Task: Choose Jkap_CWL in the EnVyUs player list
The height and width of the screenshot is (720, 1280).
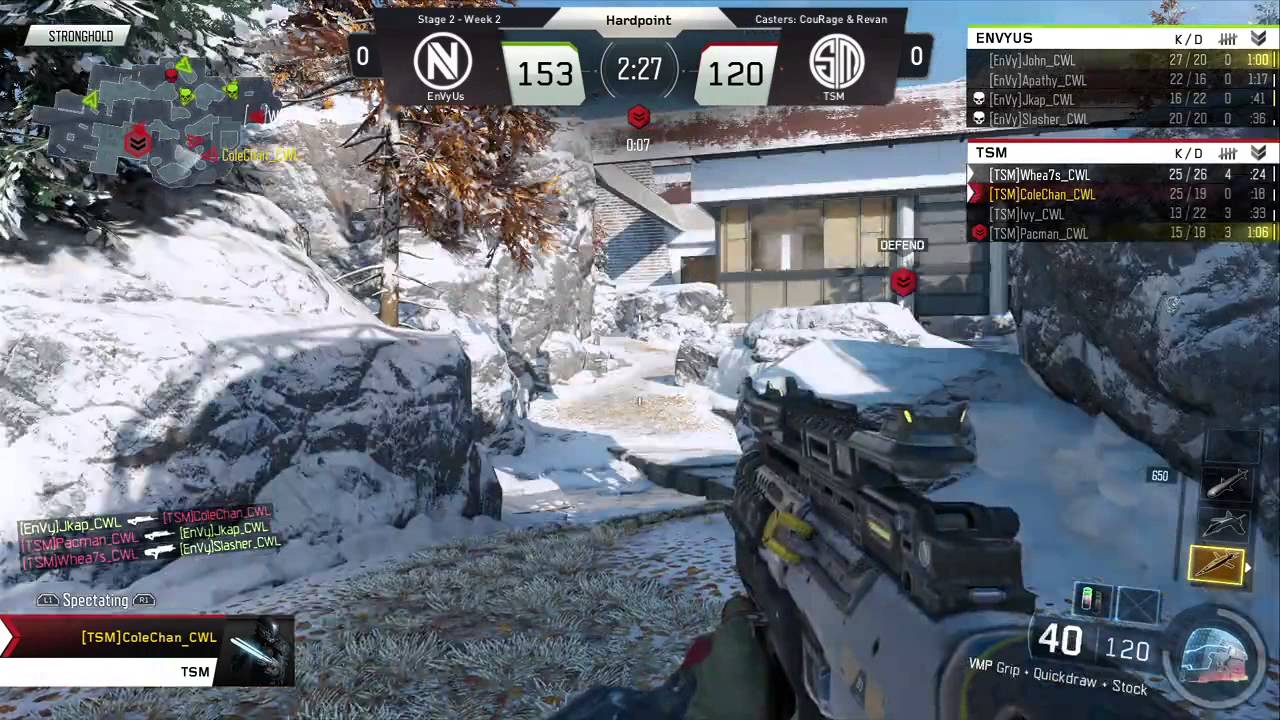Action: [x=1120, y=100]
